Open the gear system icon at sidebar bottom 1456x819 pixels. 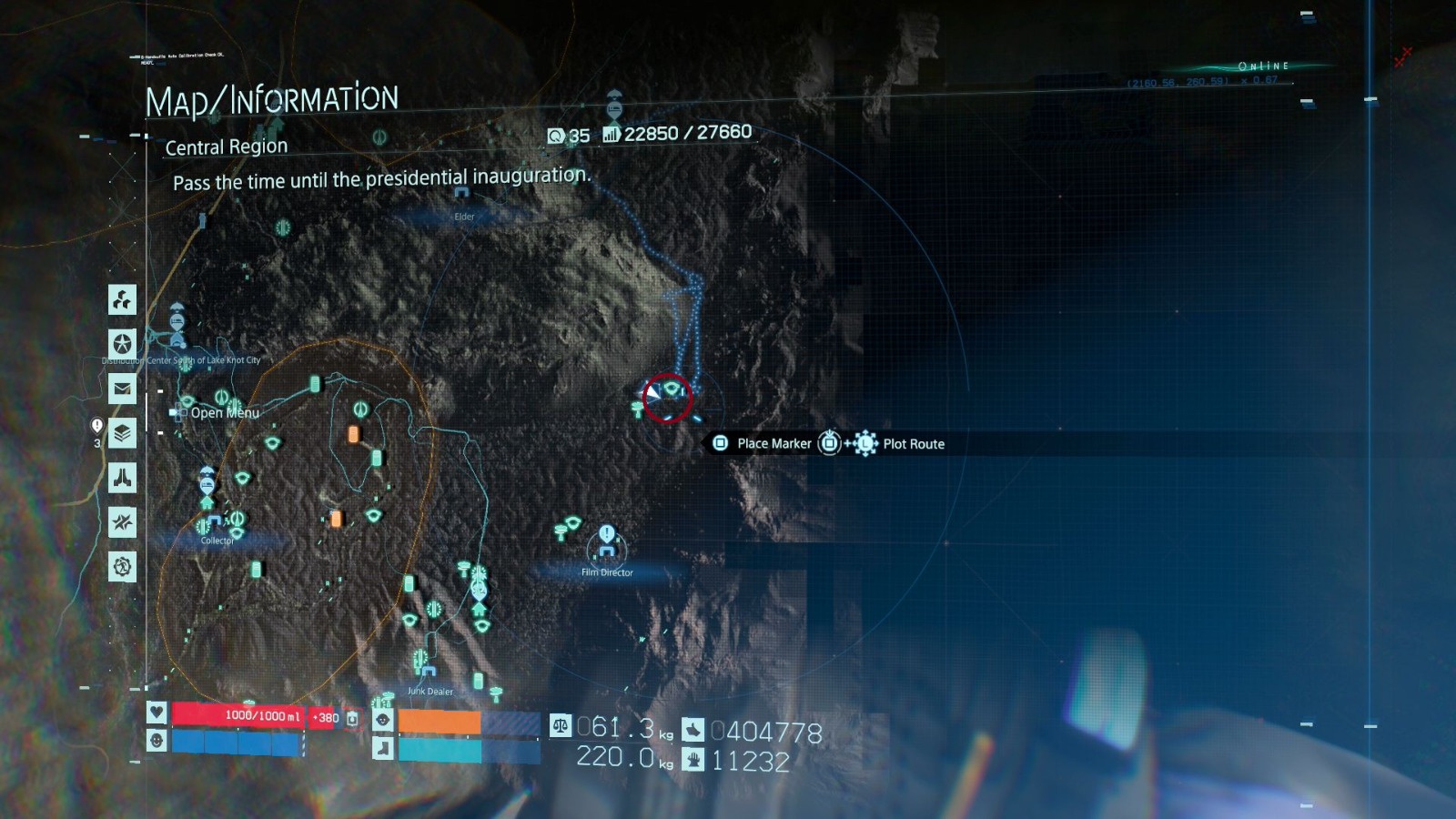point(121,566)
